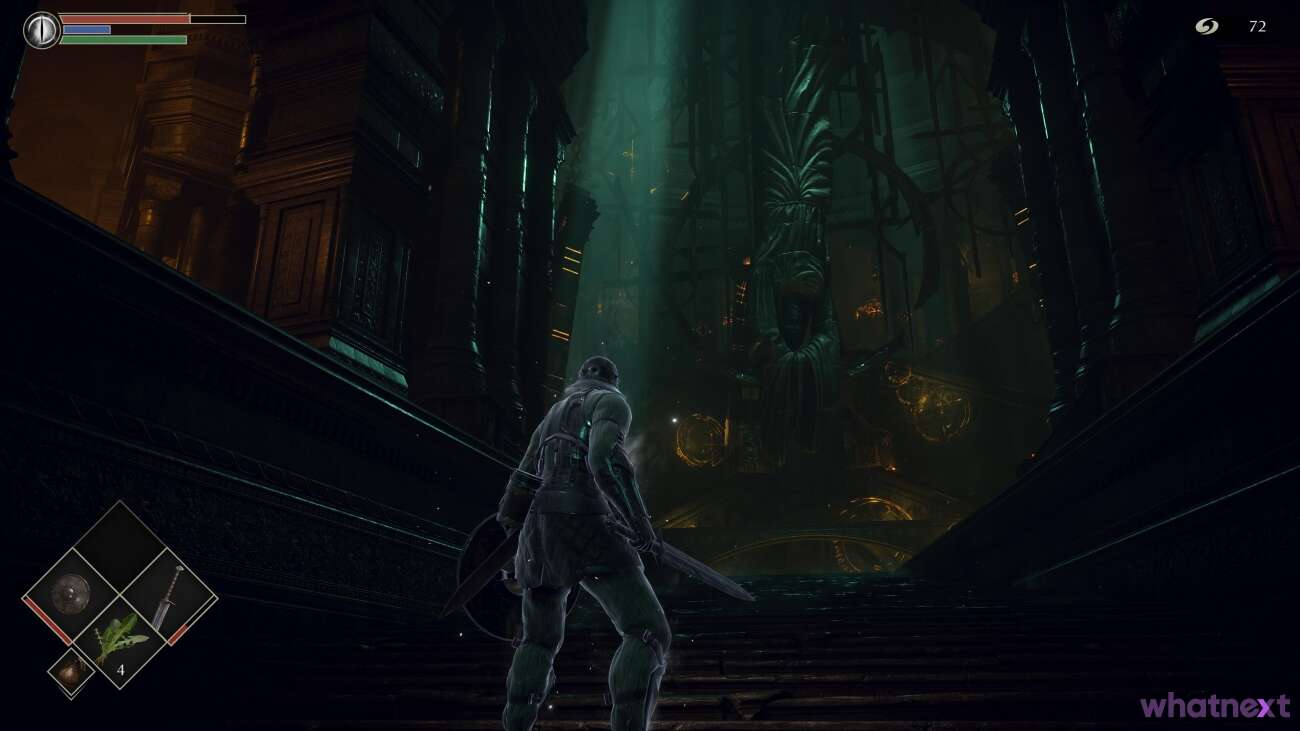
Task: Click the herb quantity number 4
Action: [121, 669]
